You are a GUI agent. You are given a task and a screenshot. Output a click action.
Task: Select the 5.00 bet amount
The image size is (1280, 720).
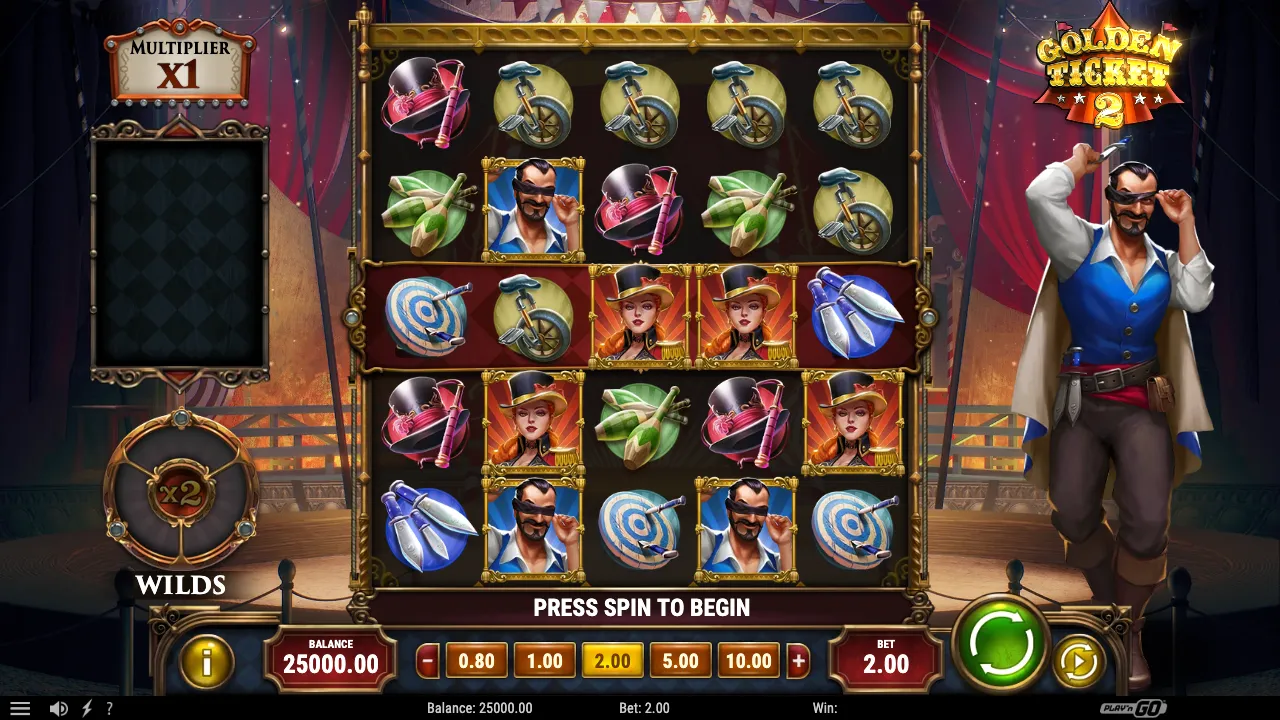coord(680,660)
